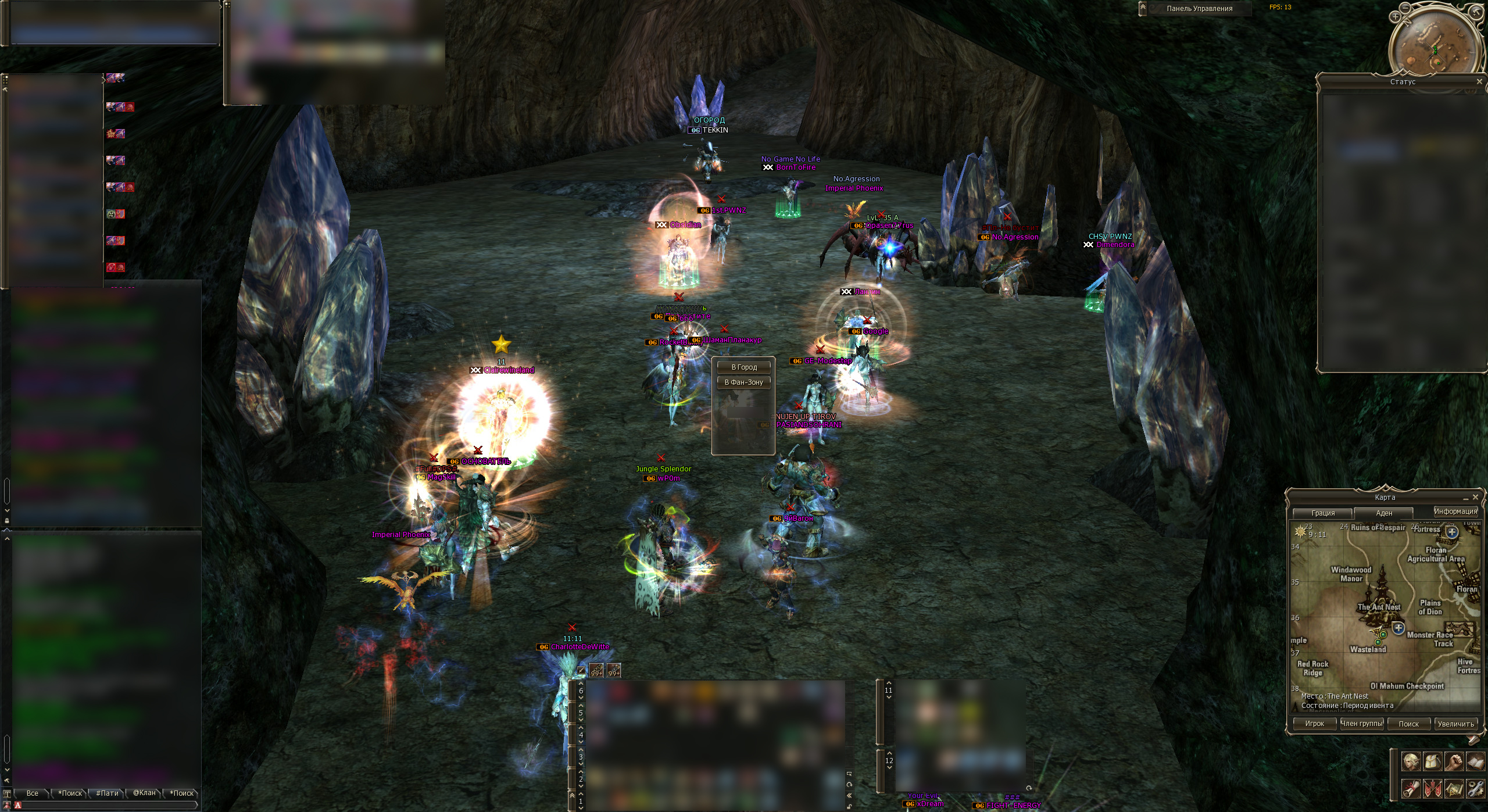Close the "Карта" map window
The image size is (1488, 812).
click(x=1475, y=497)
